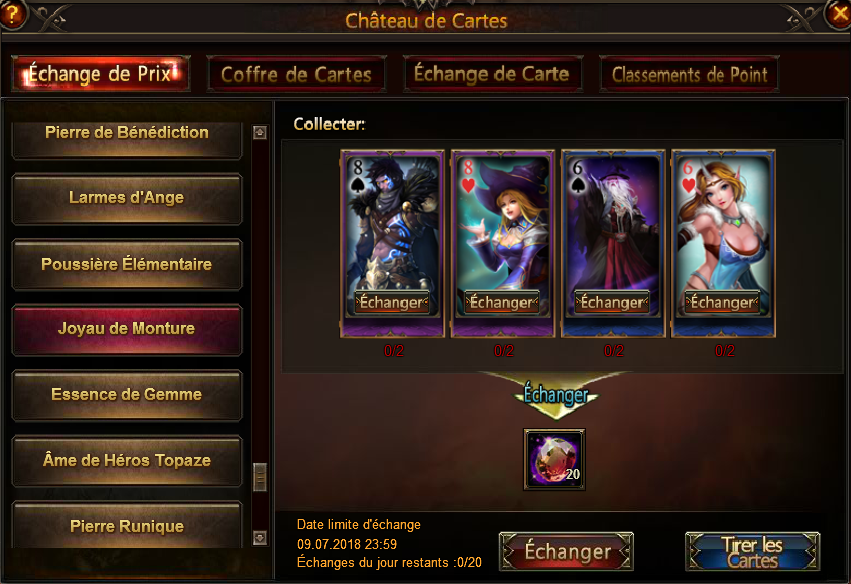Exchange the 8 of hearts witch card
Viewport: 851px width, 584px height.
coord(502,302)
